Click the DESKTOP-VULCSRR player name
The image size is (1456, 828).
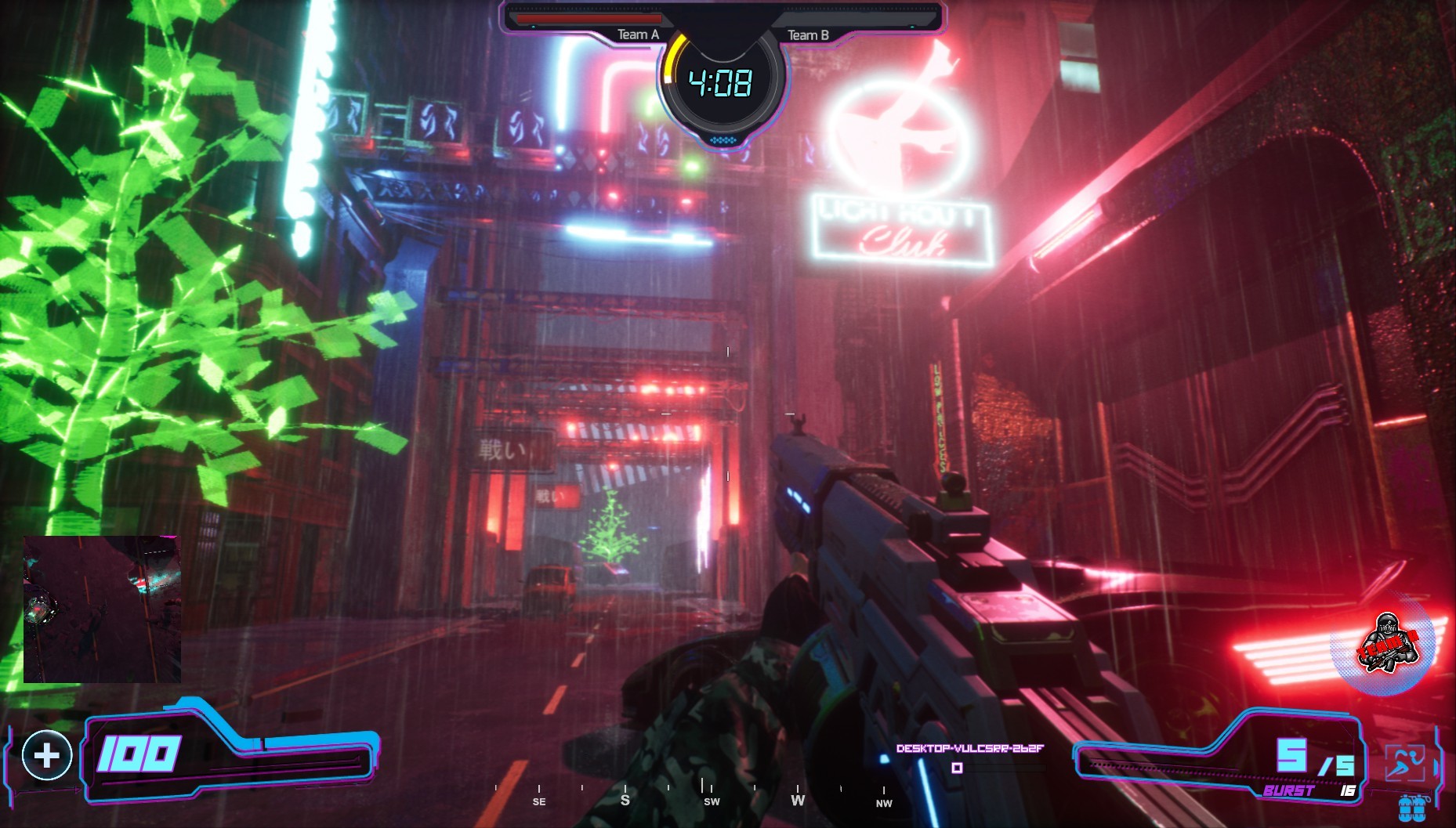click(x=968, y=749)
